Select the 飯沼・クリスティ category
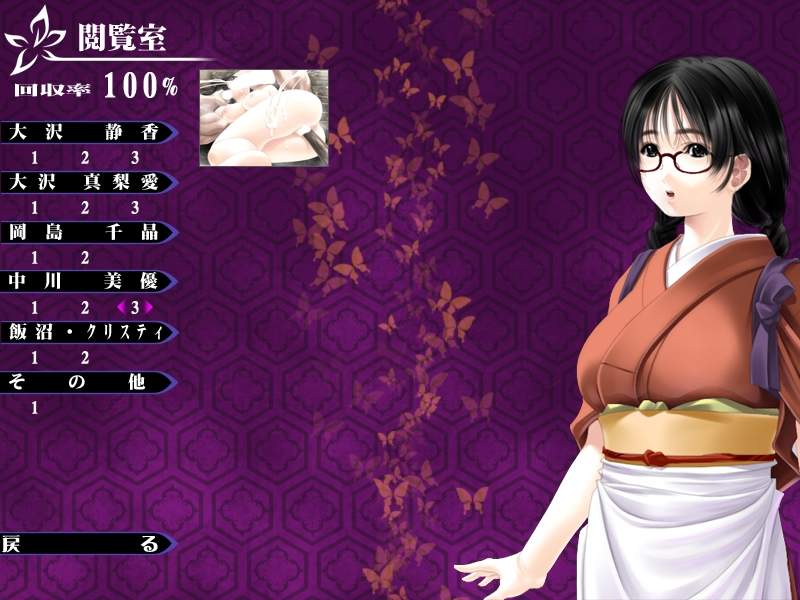800x600 pixels. (x=85, y=332)
